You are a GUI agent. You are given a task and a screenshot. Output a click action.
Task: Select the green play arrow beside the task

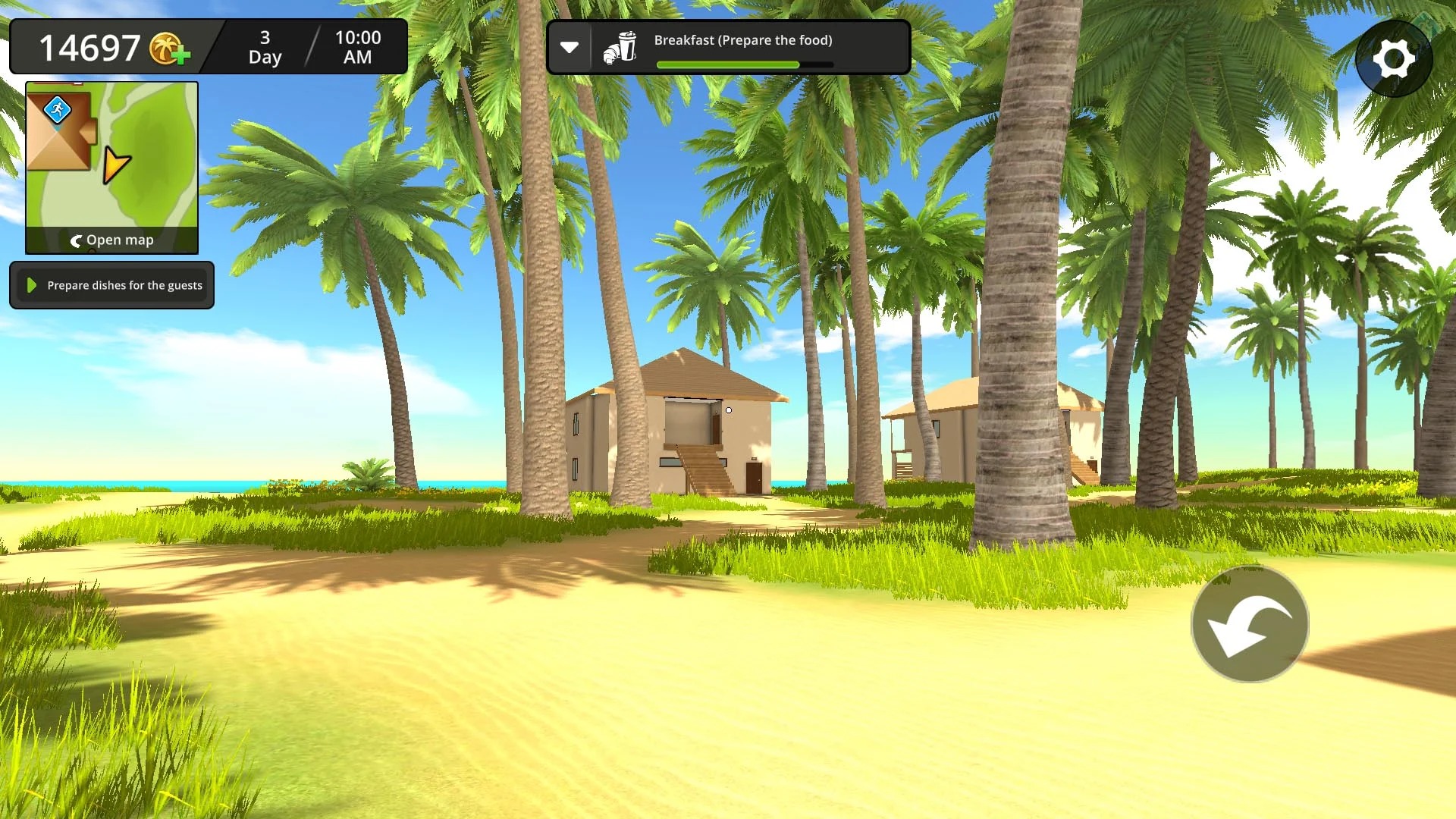31,285
